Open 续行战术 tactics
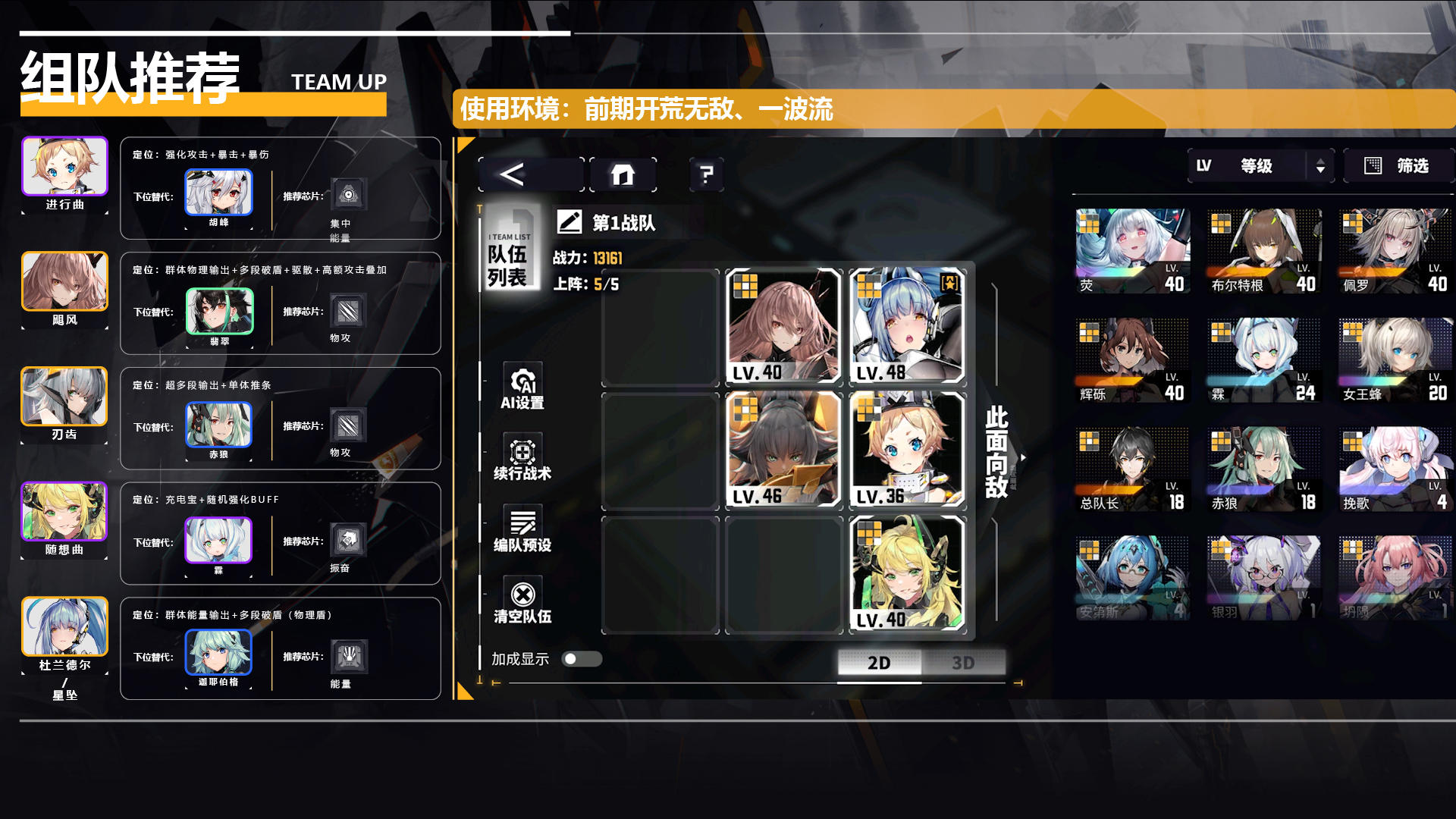1456x819 pixels. [x=522, y=457]
